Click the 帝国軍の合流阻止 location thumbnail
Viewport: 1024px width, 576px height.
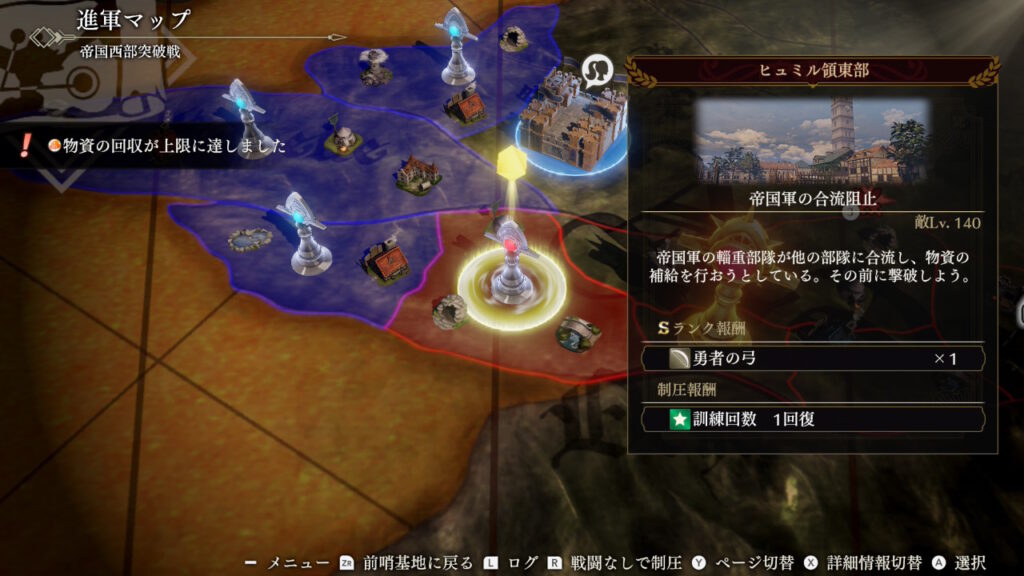tap(812, 140)
